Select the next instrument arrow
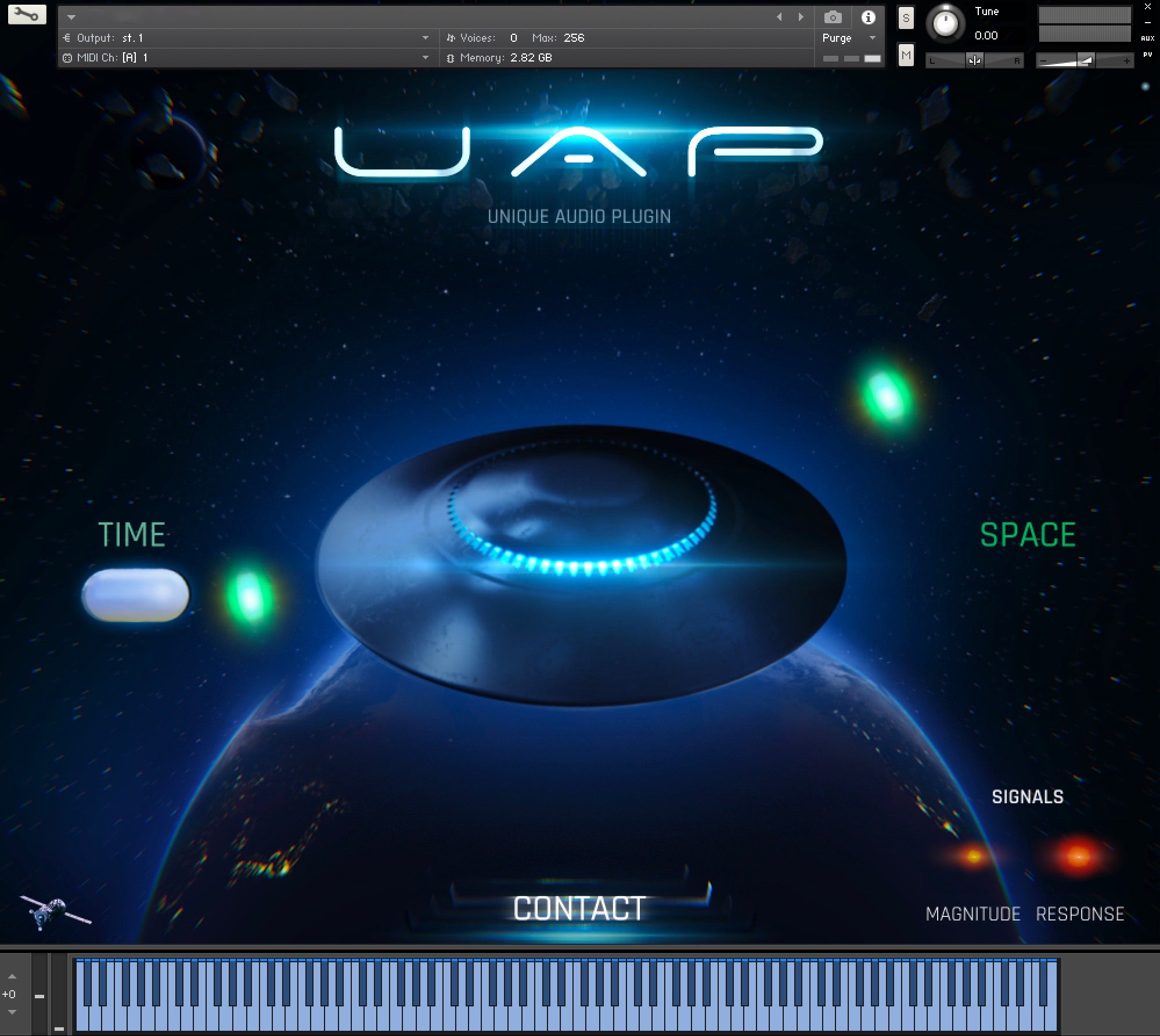This screenshot has width=1160, height=1036. click(801, 17)
